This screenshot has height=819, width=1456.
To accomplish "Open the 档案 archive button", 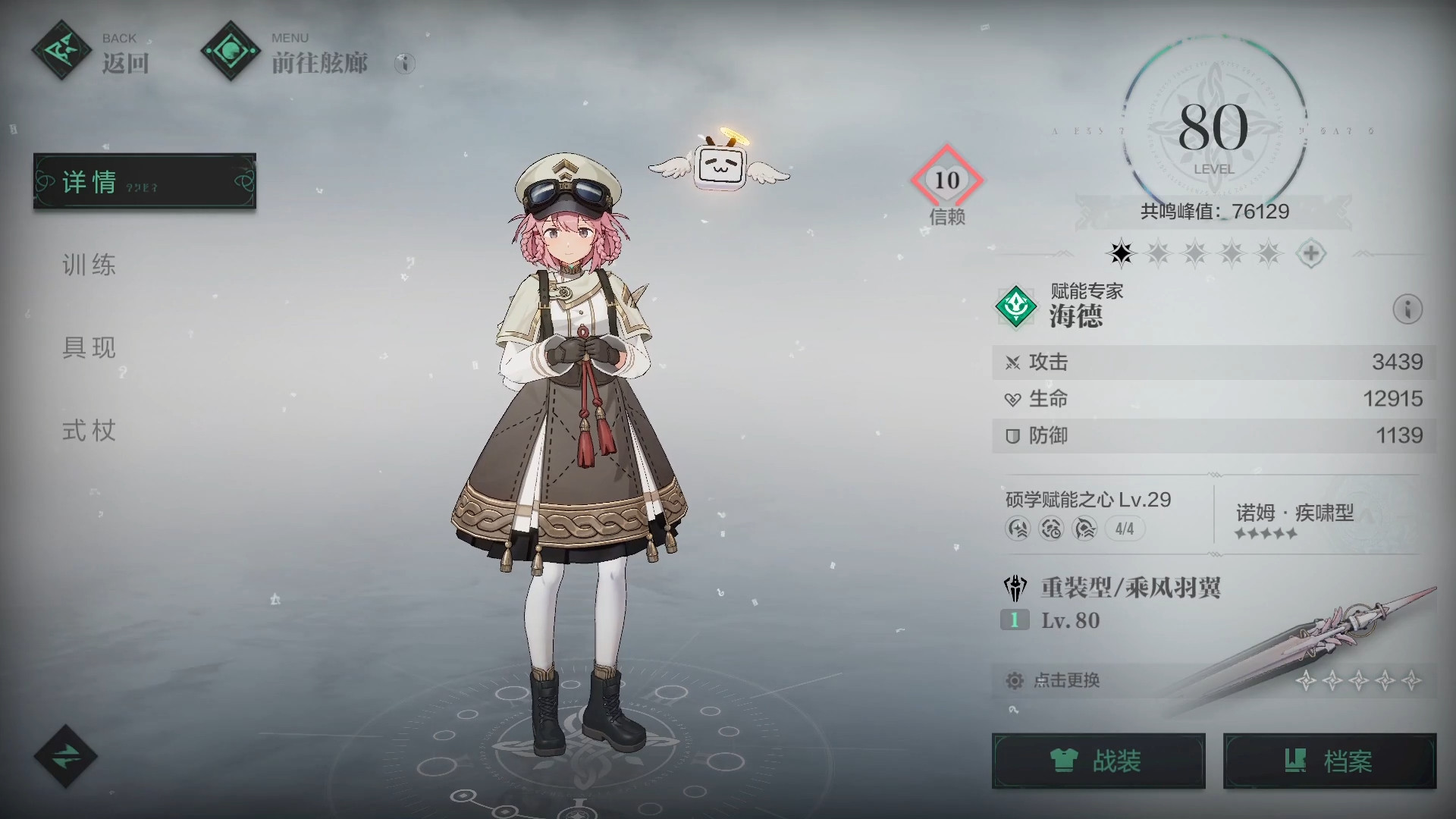I will point(1329,761).
